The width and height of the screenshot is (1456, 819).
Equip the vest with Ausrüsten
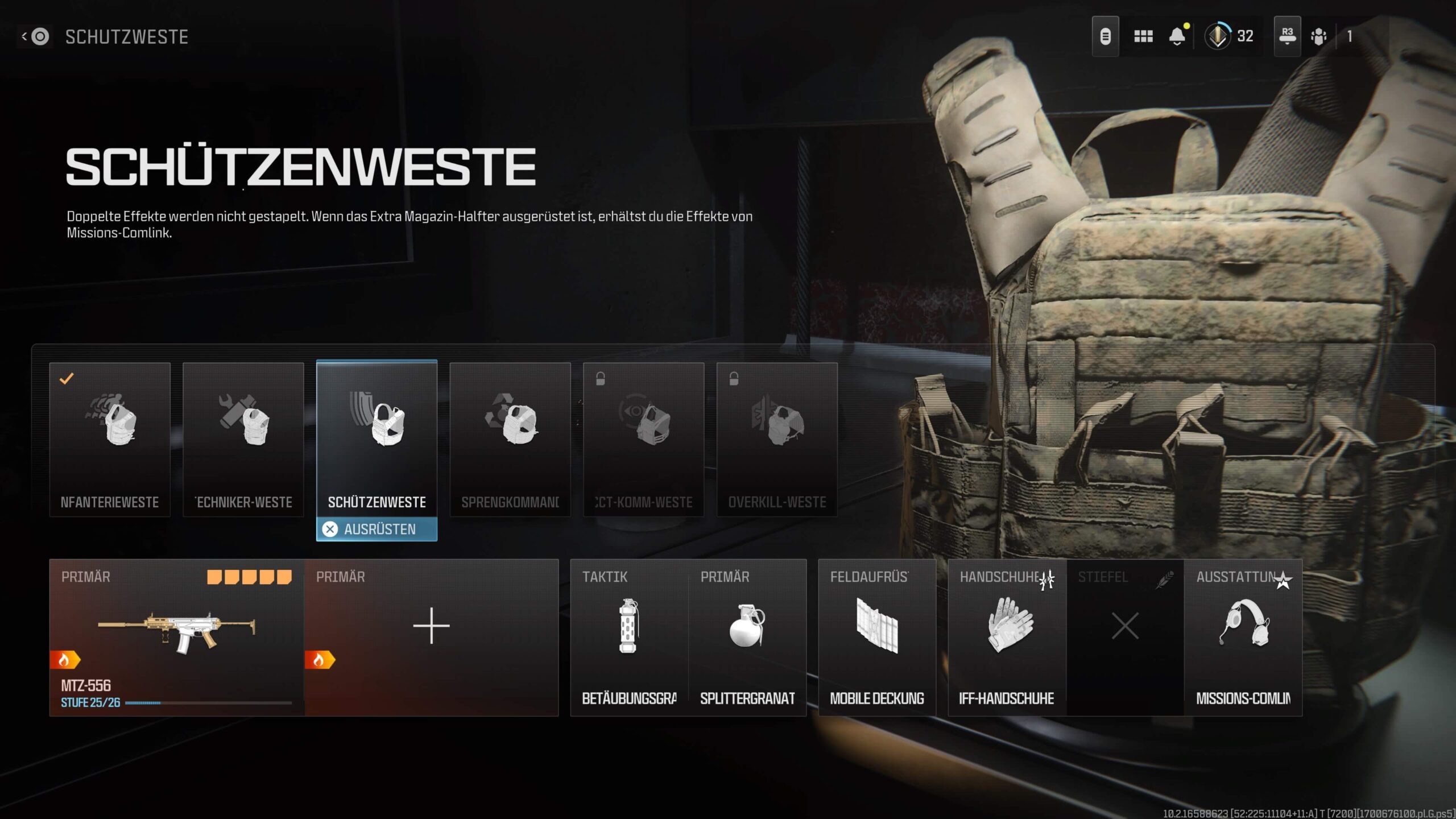click(x=377, y=530)
